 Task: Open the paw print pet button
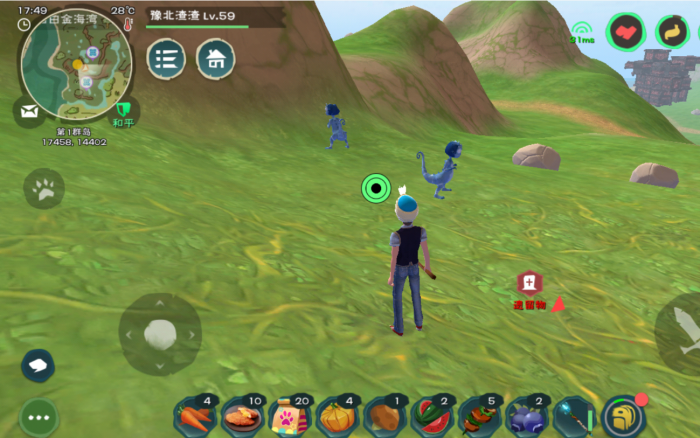pyautogui.click(x=44, y=188)
